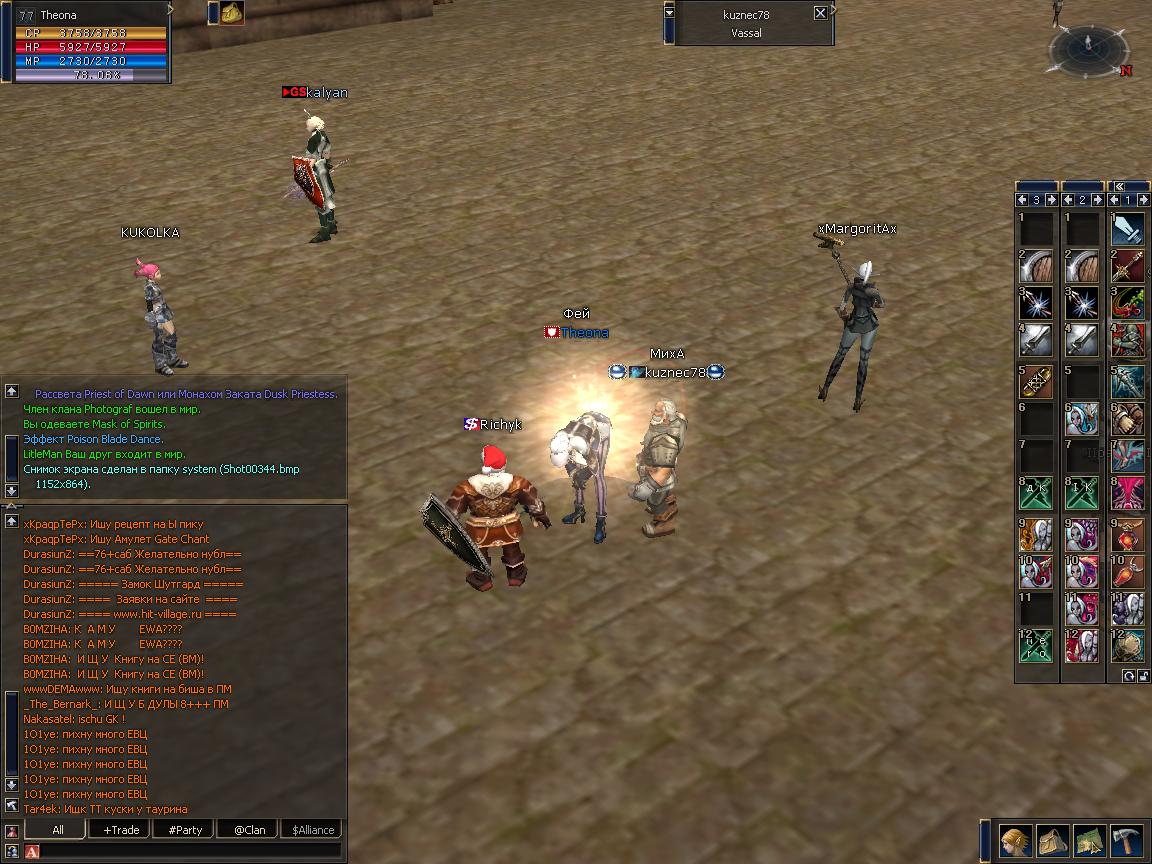Switch to the All chat tab
1152x864 pixels.
[57, 829]
